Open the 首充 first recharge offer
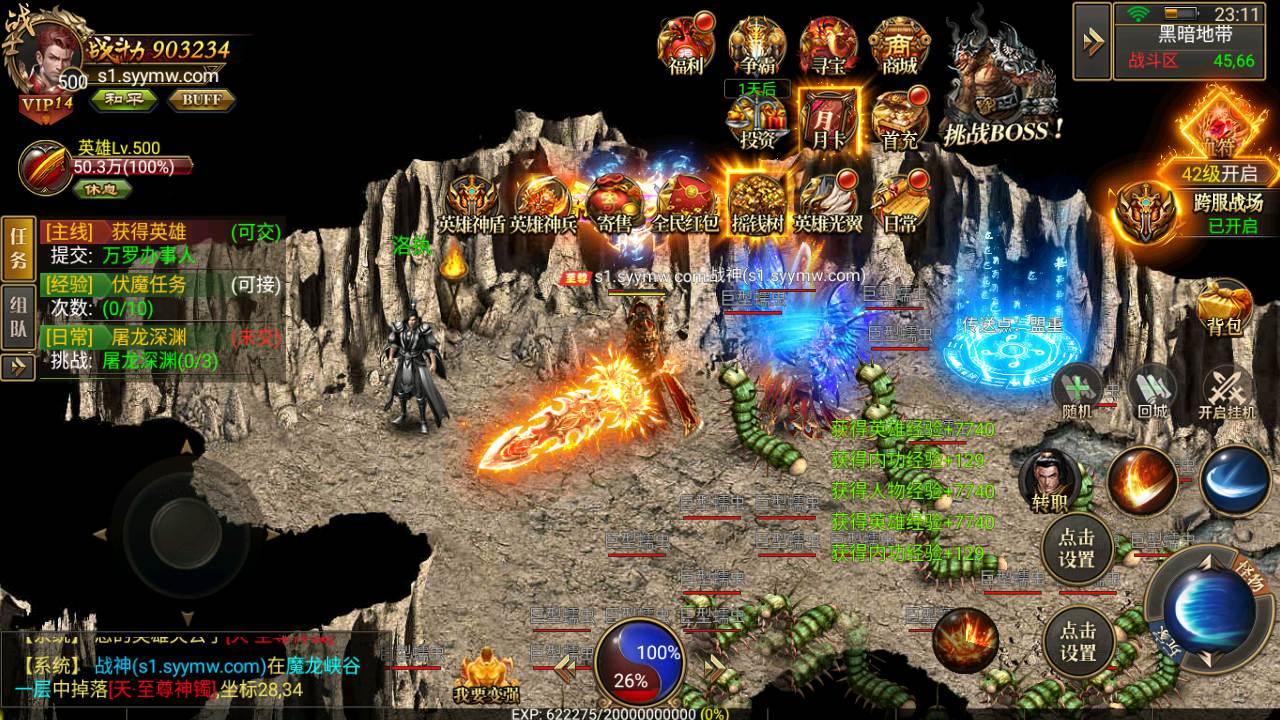Image resolution: width=1280 pixels, height=720 pixels. click(900, 120)
